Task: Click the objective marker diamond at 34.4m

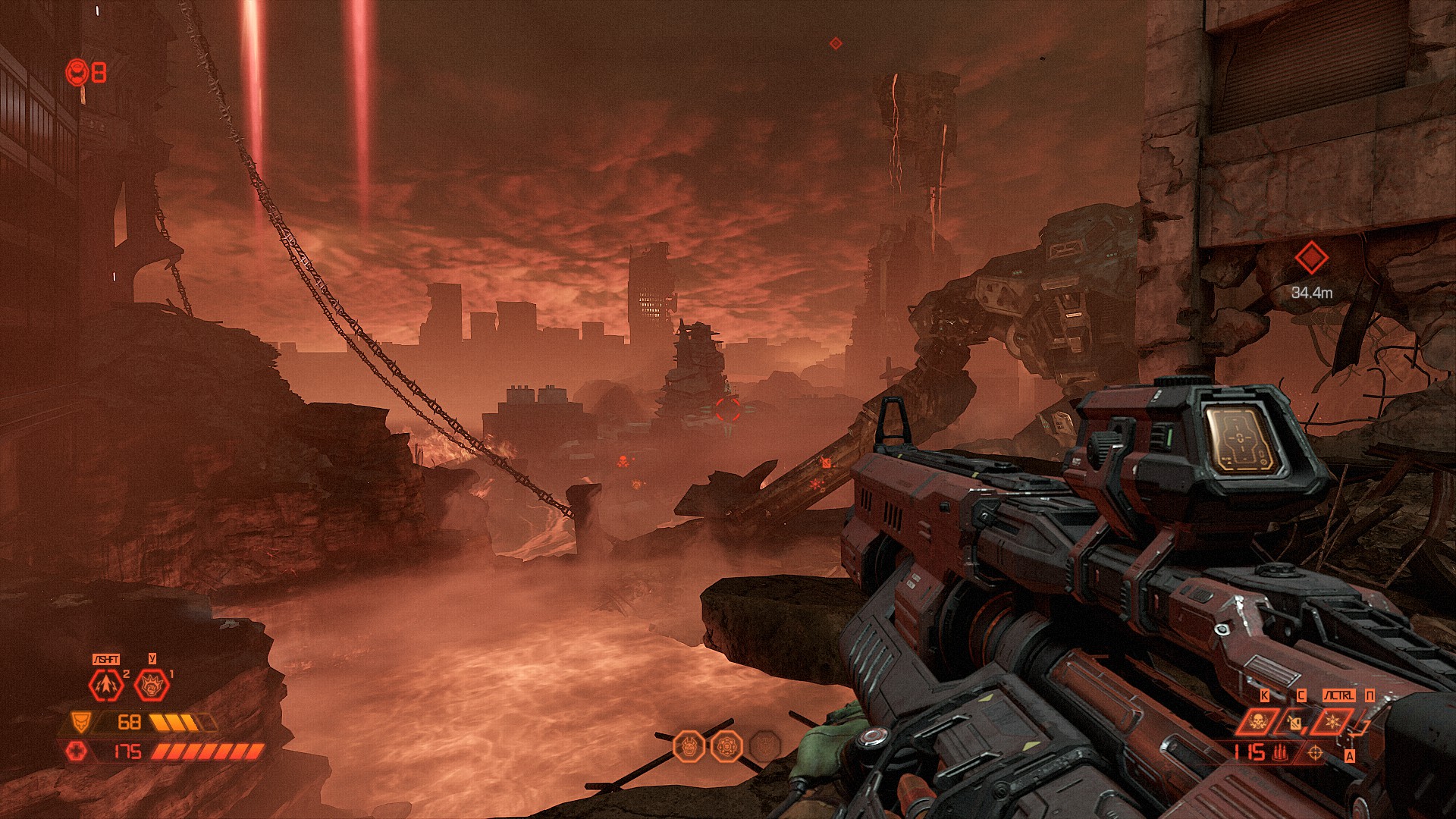Action: pos(1310,259)
